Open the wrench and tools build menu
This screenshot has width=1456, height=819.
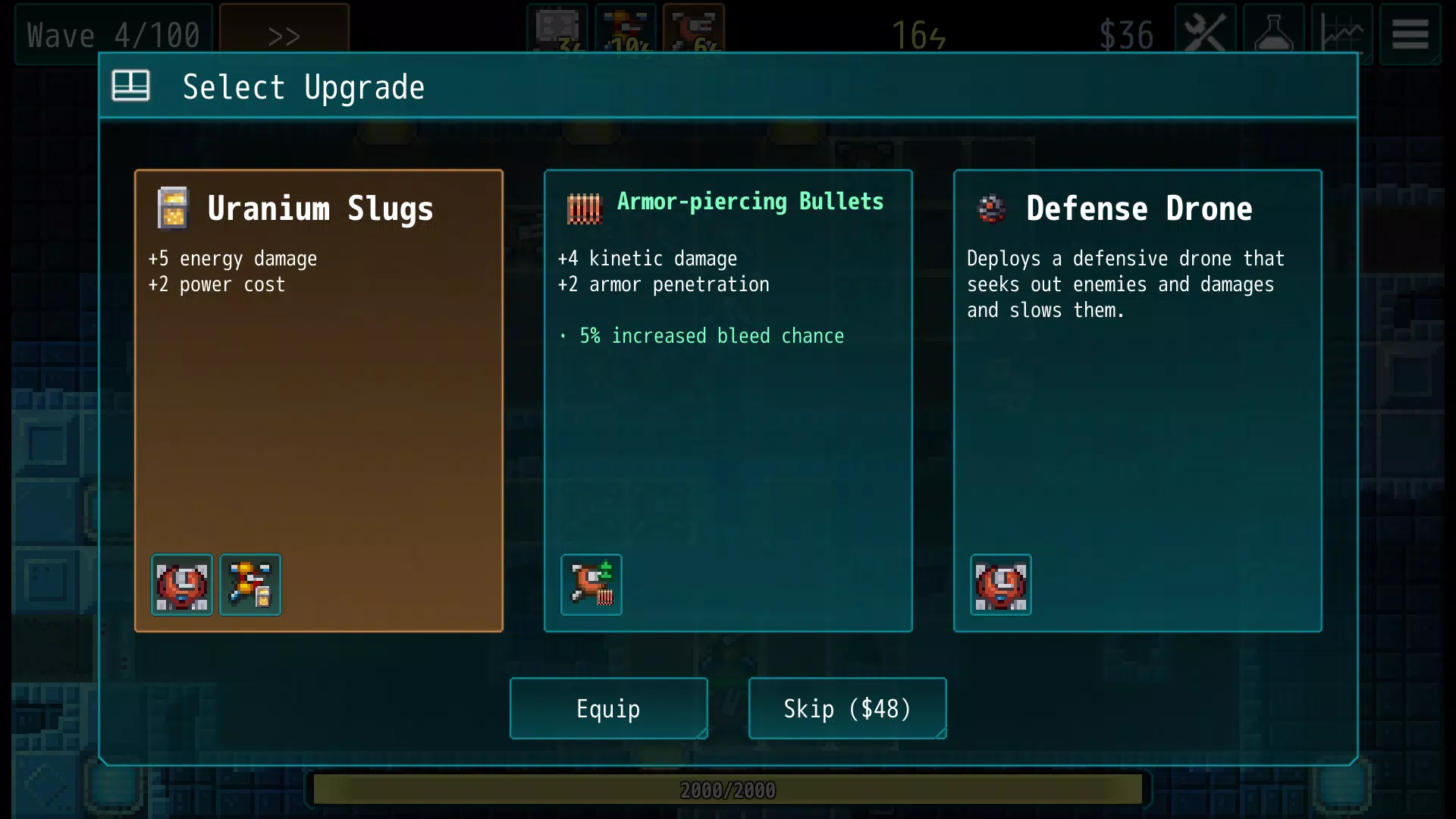(x=1205, y=34)
